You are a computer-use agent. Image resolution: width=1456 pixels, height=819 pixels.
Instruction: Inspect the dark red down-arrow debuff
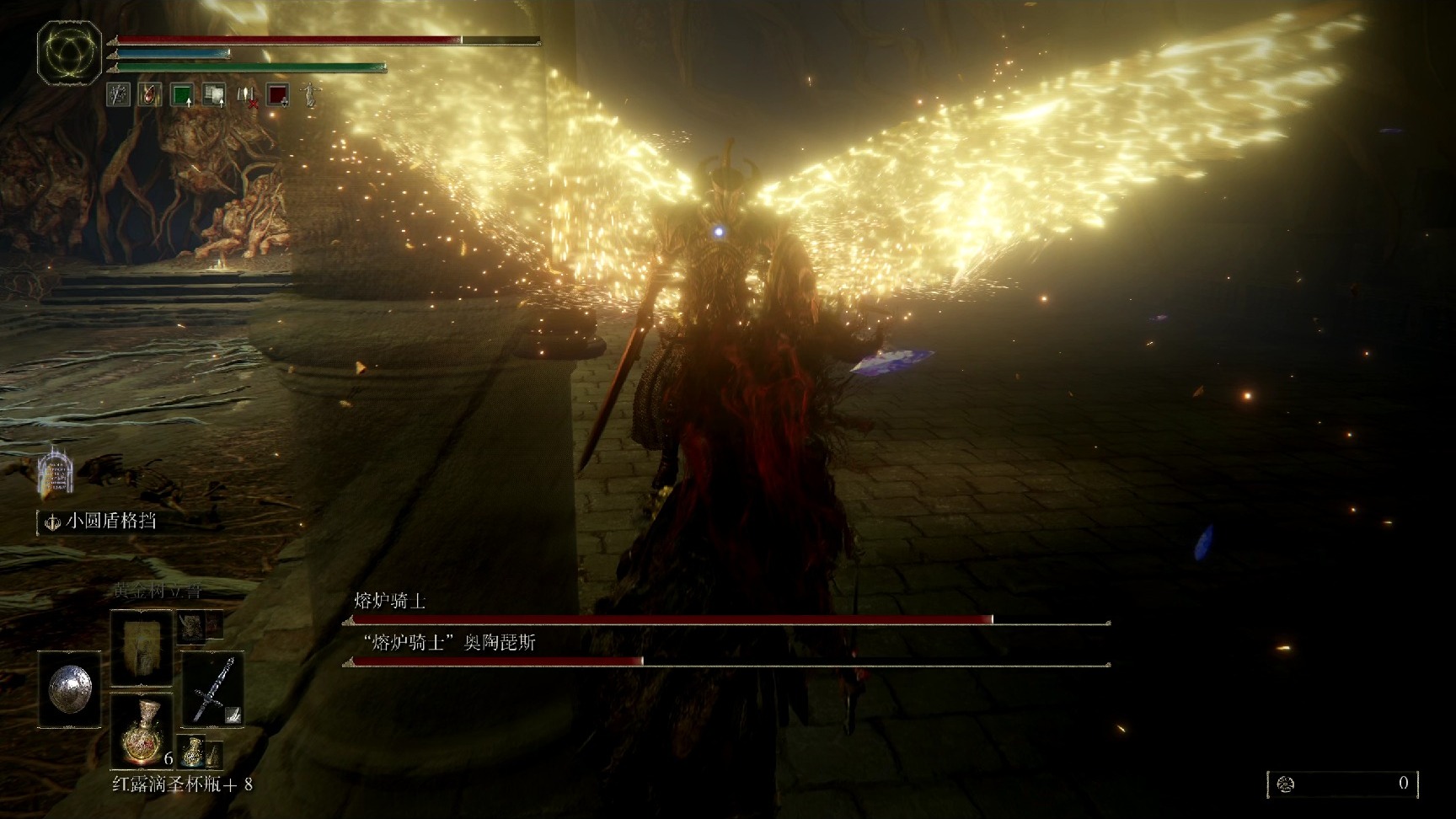click(278, 95)
